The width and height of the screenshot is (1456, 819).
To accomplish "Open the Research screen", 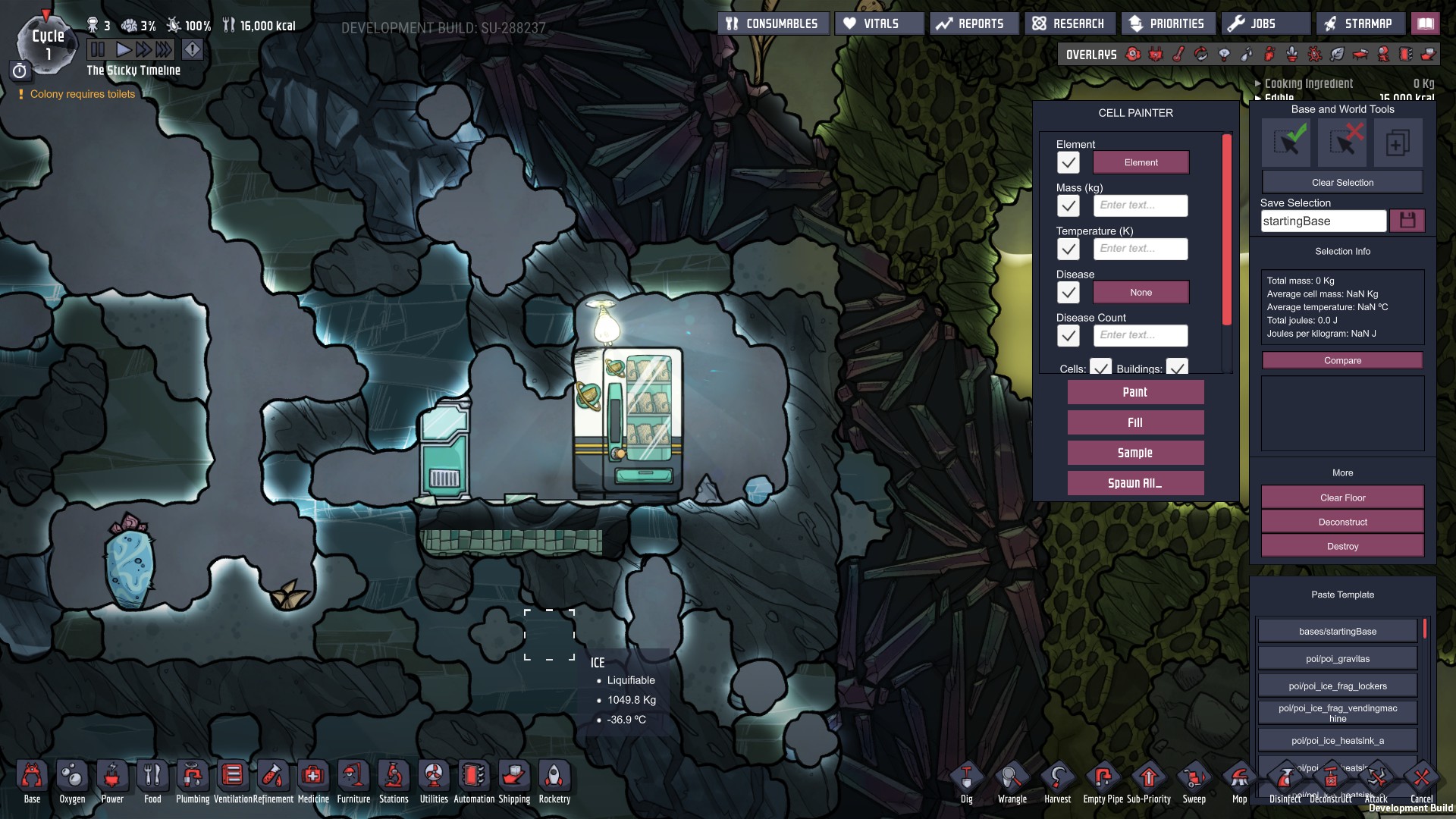I will click(x=1069, y=24).
